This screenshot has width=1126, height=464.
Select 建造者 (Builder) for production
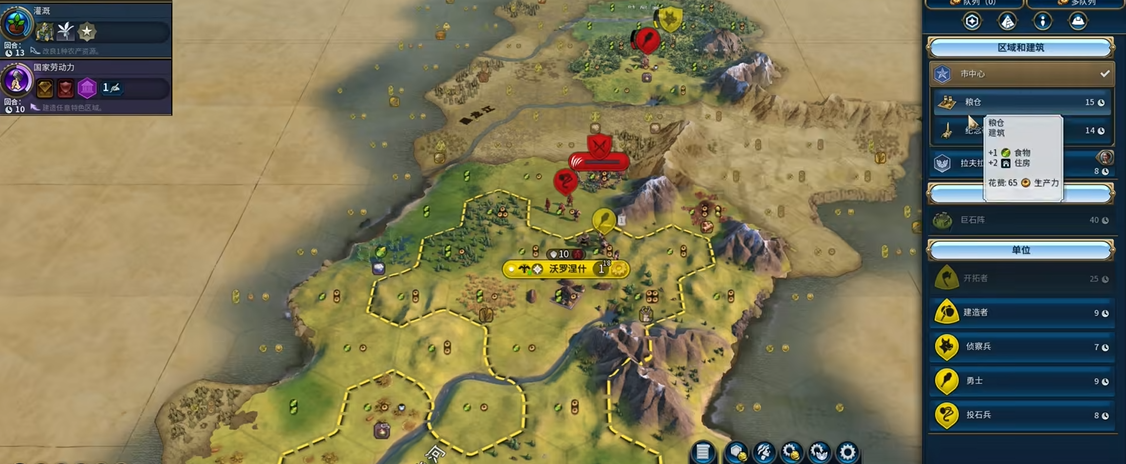(1020, 312)
